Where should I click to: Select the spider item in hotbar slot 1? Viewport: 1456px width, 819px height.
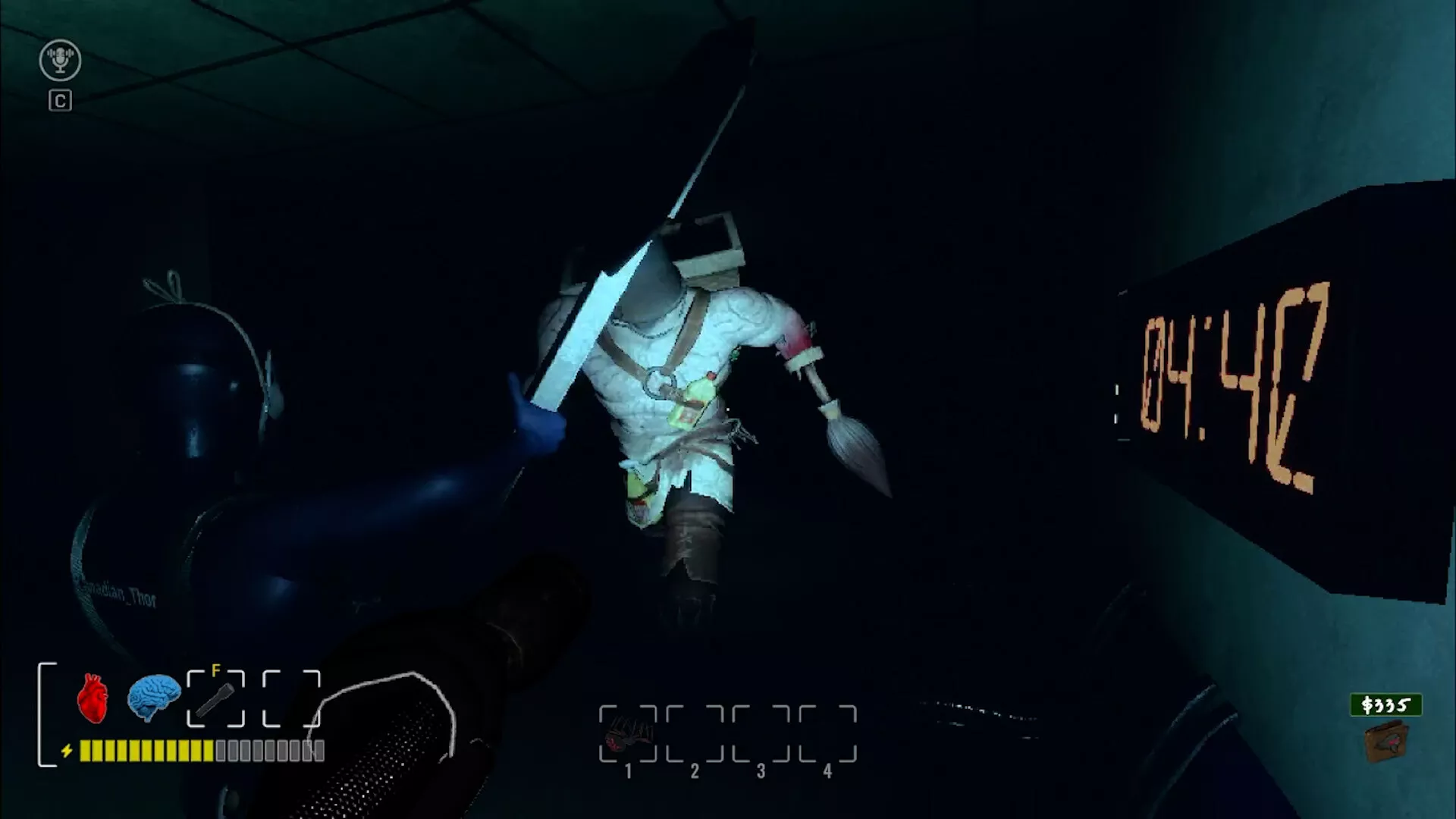[x=629, y=730]
